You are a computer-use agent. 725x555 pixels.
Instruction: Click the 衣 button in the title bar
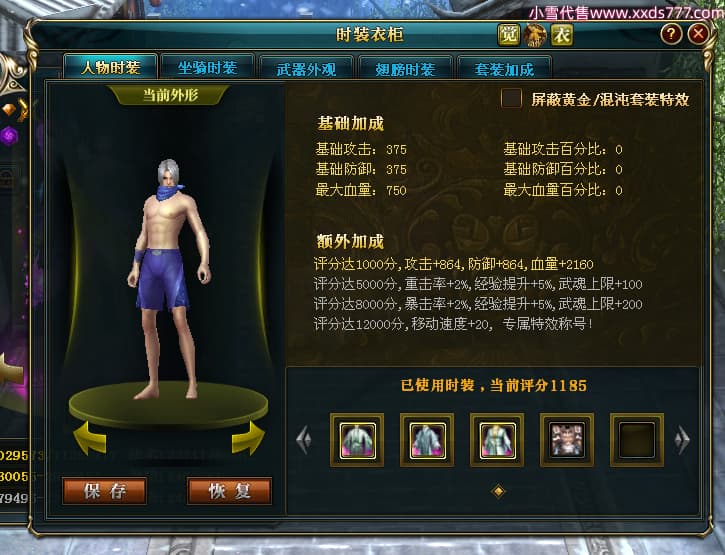[563, 35]
